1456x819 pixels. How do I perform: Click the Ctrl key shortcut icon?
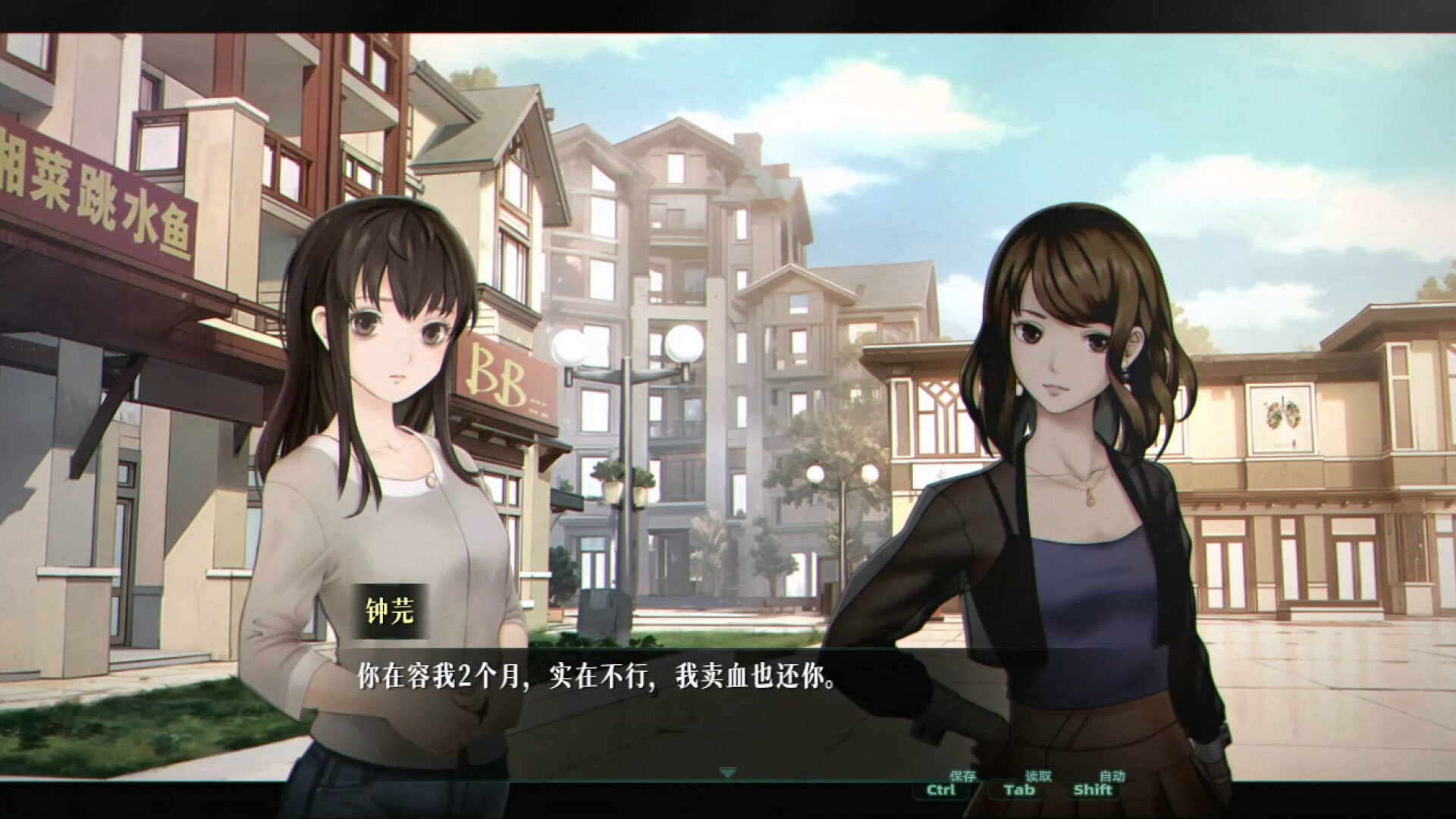(940, 792)
